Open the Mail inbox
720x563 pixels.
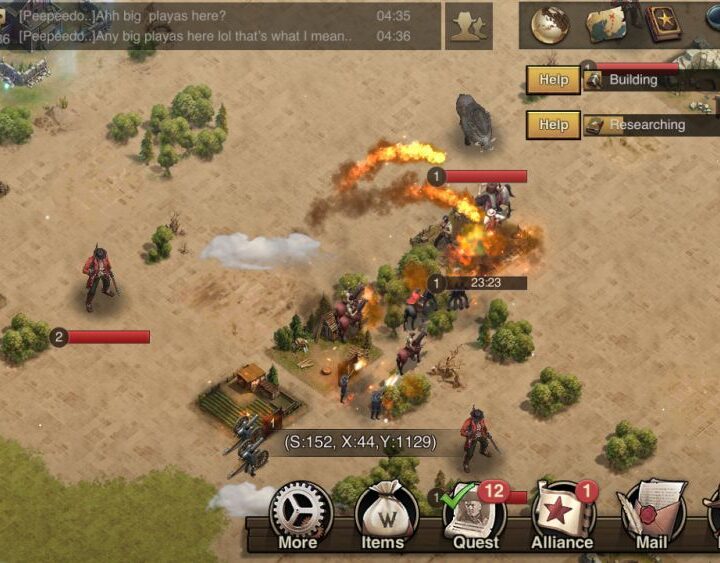[651, 515]
